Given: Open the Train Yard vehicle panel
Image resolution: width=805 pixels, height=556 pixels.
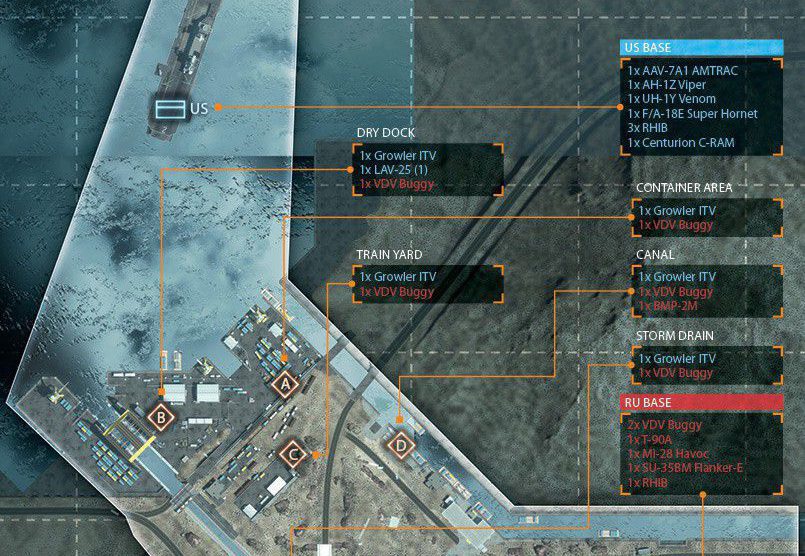Looking at the screenshot, I should [428, 284].
